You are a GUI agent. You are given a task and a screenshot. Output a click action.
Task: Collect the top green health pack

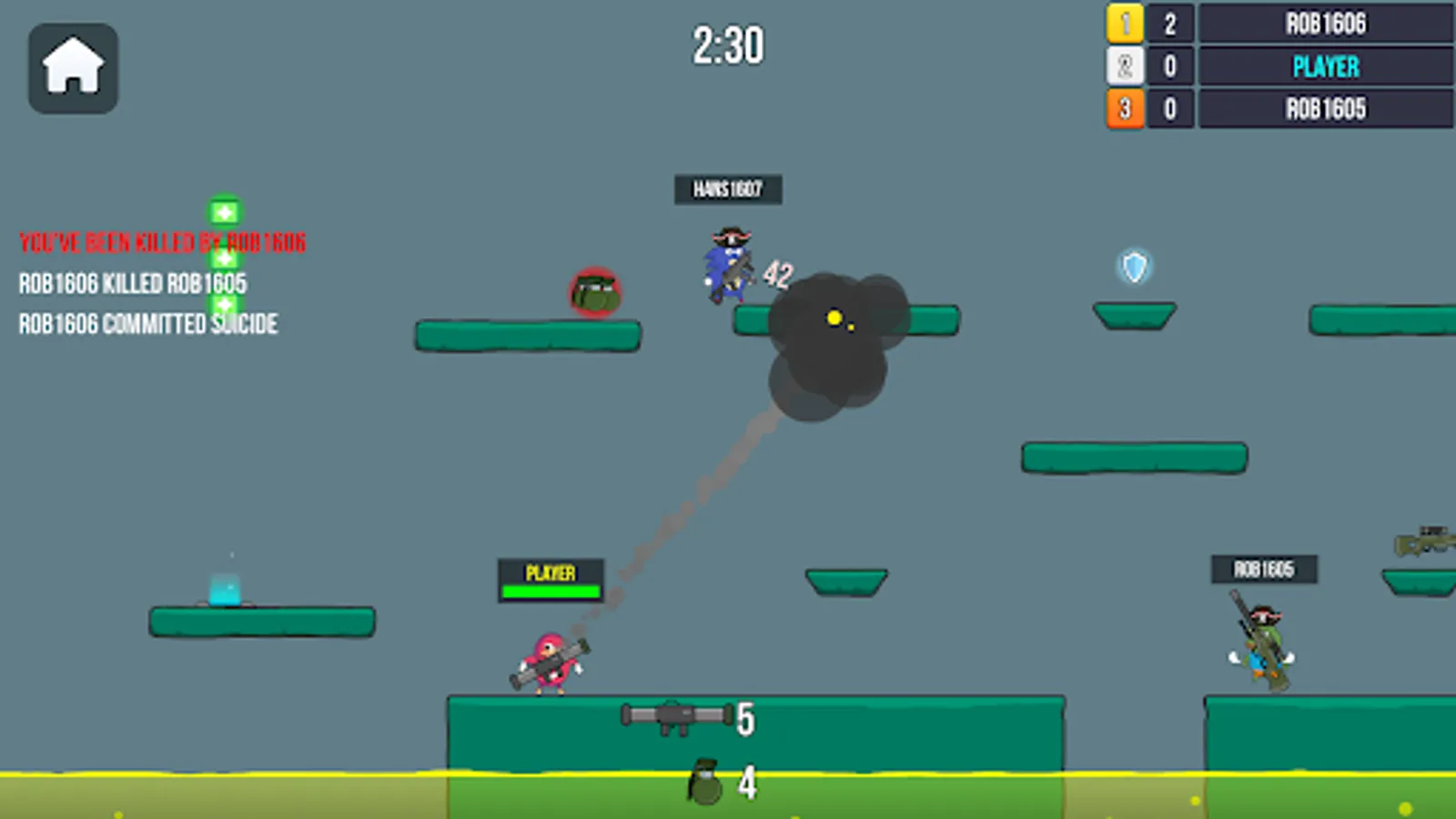224,210
